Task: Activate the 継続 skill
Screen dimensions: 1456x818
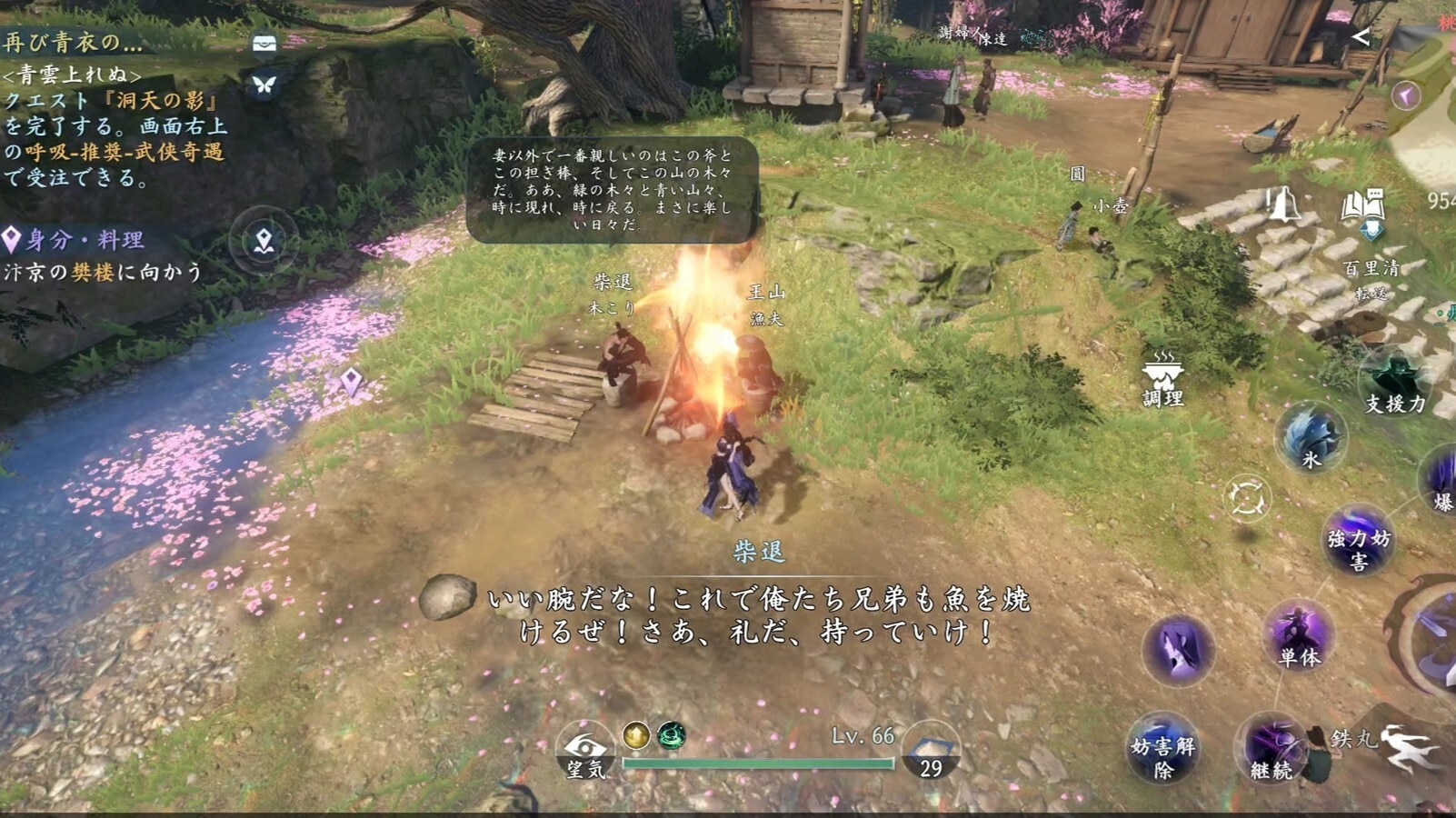Action: coord(1272,751)
